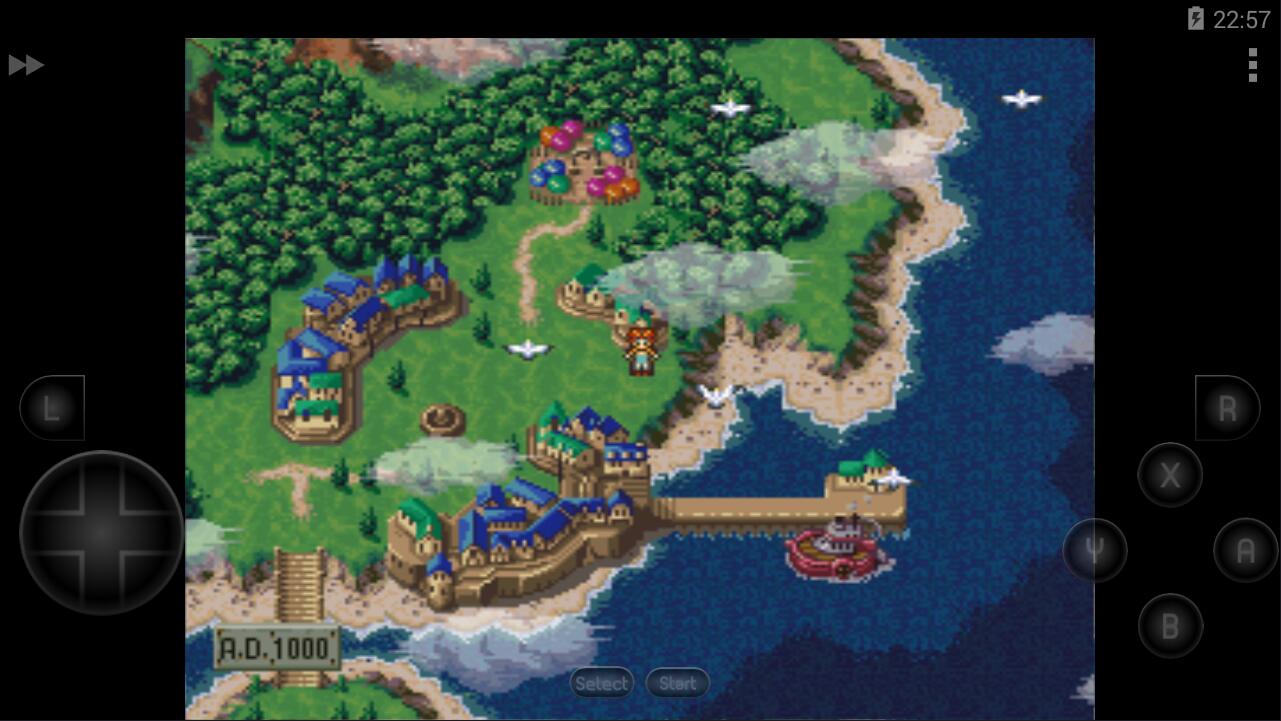The width and height of the screenshot is (1281, 721).
Task: Tap the hero sprite on the world map
Action: (639, 350)
